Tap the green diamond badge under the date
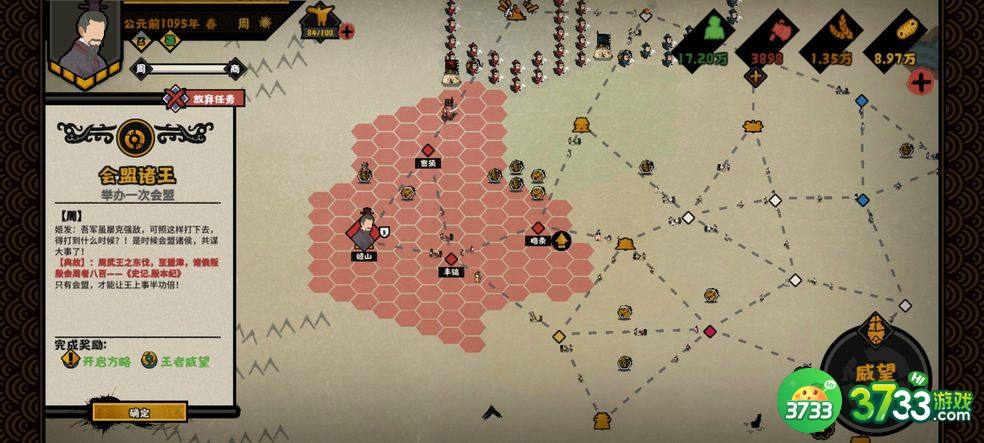The image size is (984, 443). click(170, 41)
